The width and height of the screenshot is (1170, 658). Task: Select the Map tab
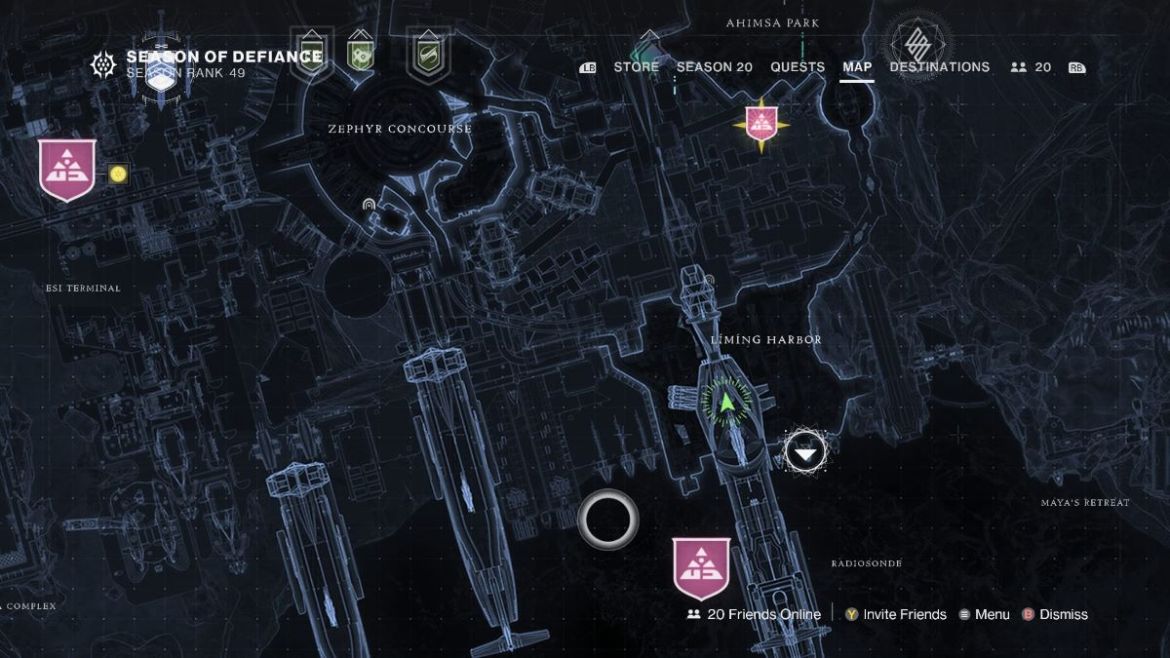(857, 67)
